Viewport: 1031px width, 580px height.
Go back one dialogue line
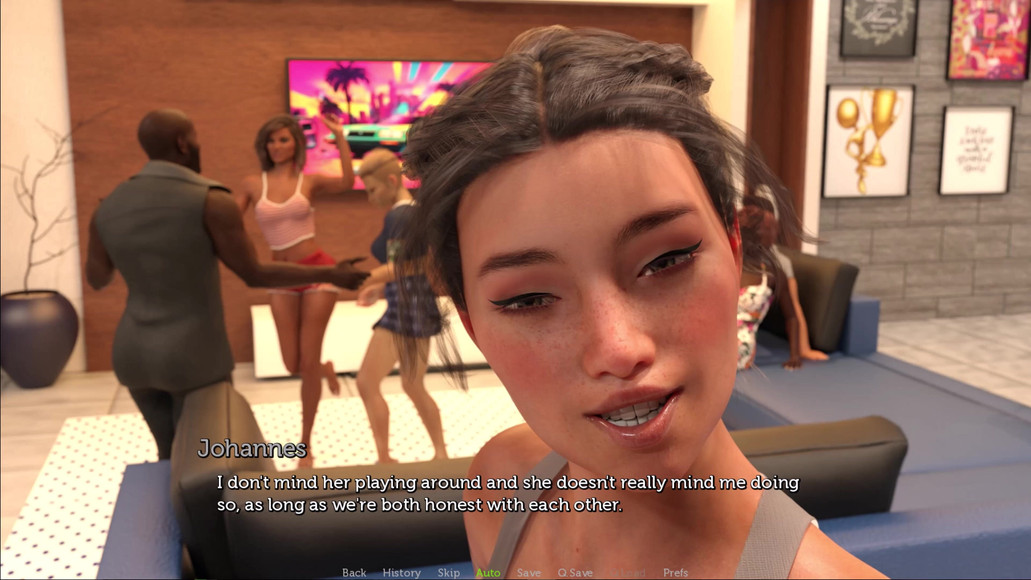(x=354, y=573)
